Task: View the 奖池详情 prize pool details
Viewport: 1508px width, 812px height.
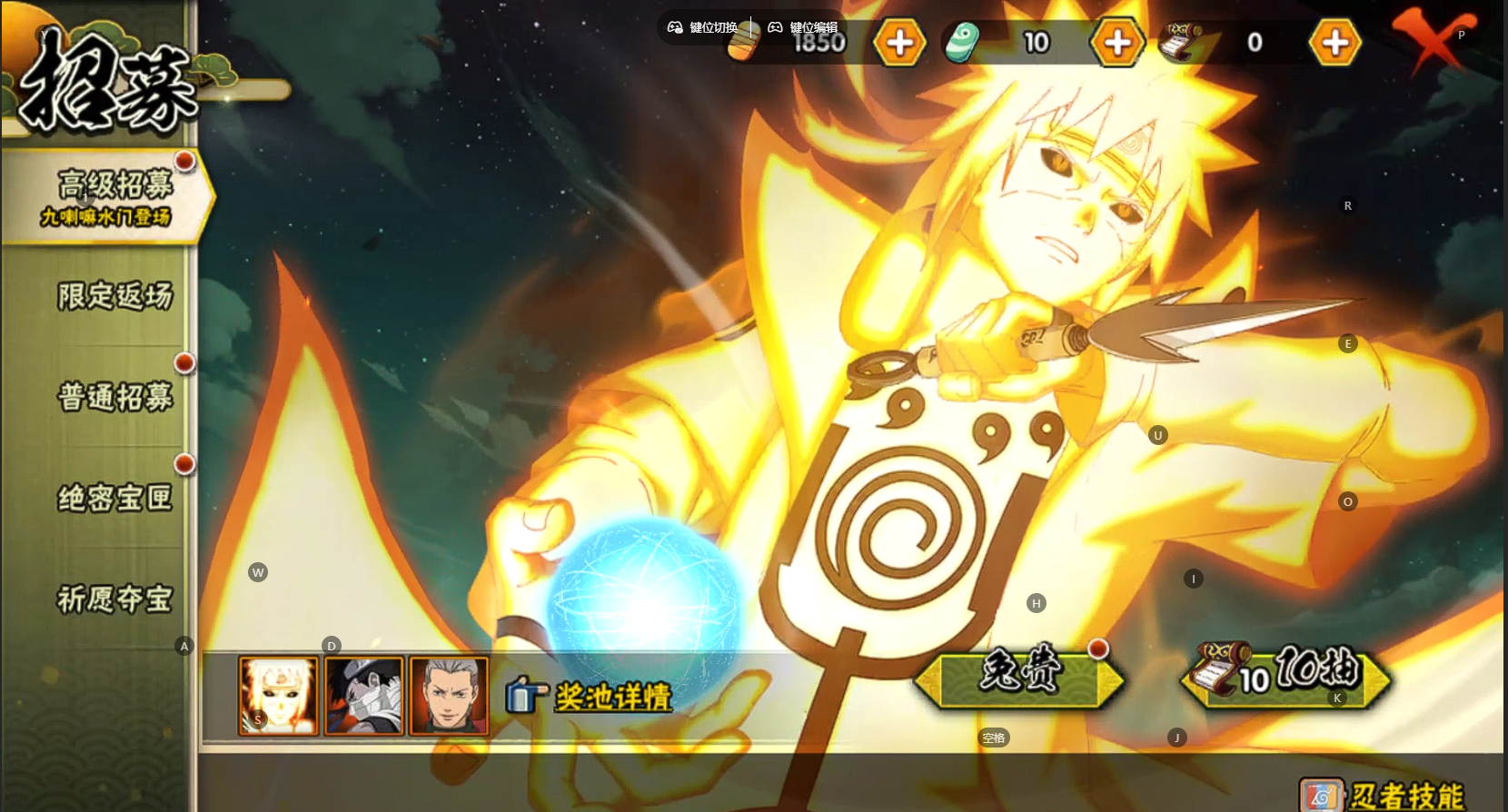Action: 611,697
